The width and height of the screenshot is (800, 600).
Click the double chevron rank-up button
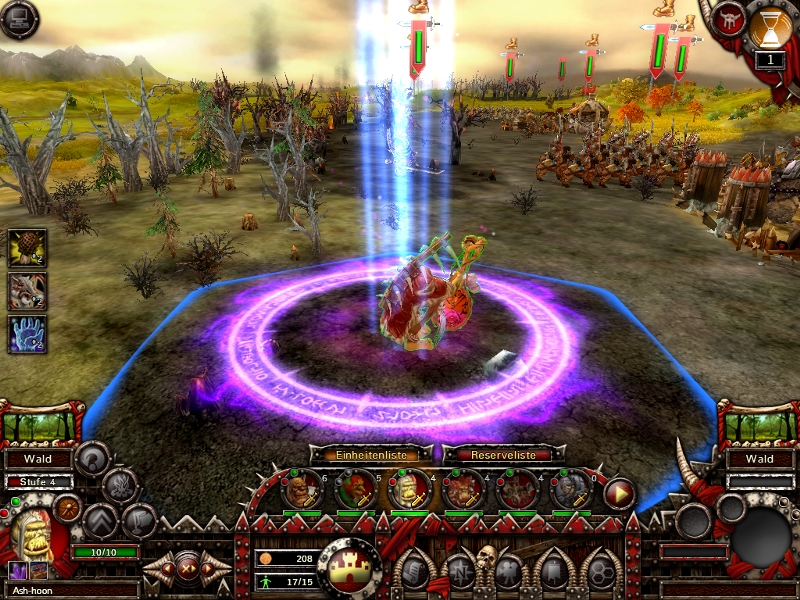[x=101, y=520]
